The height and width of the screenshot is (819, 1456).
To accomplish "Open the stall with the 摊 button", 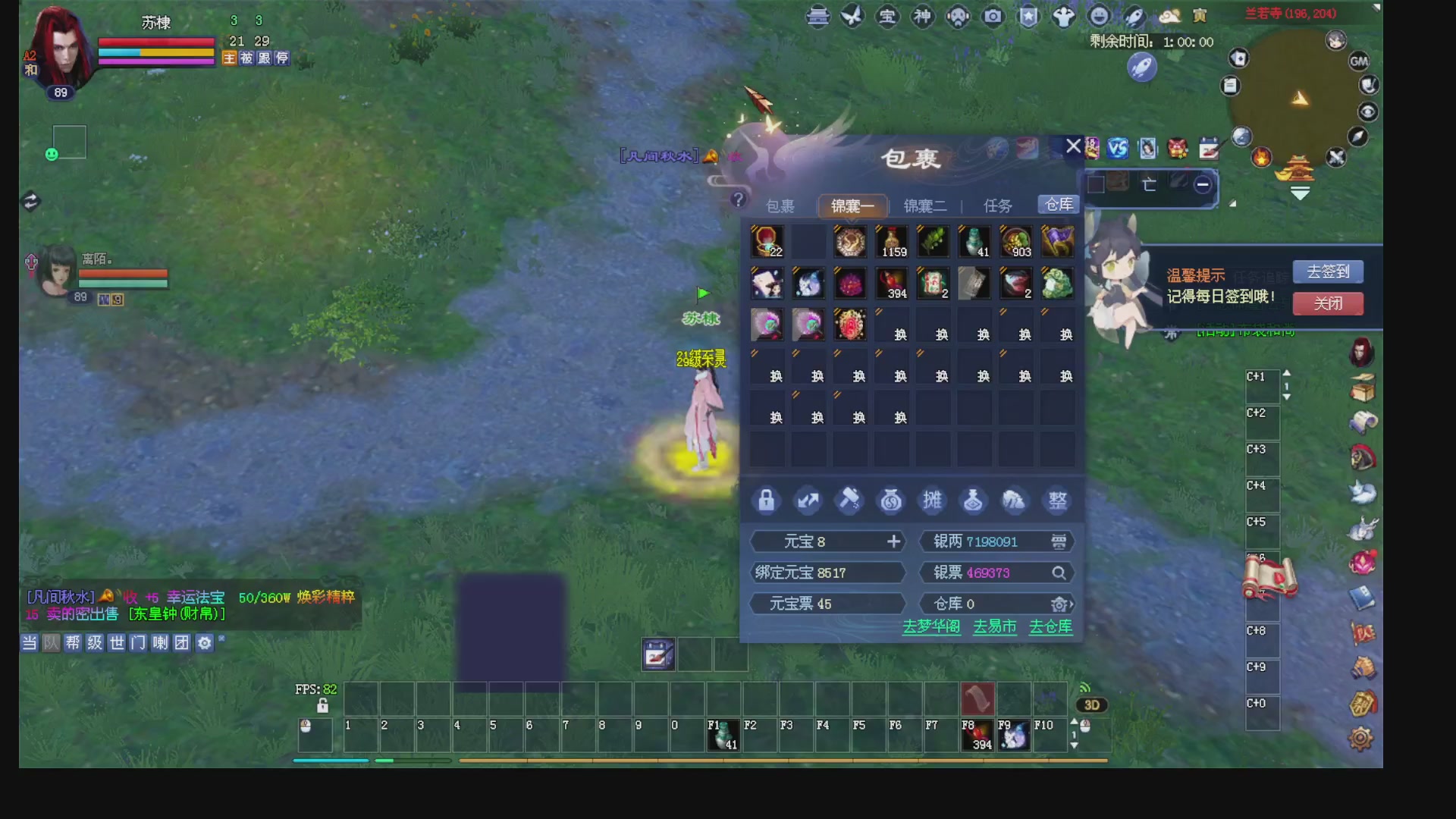I will click(932, 500).
